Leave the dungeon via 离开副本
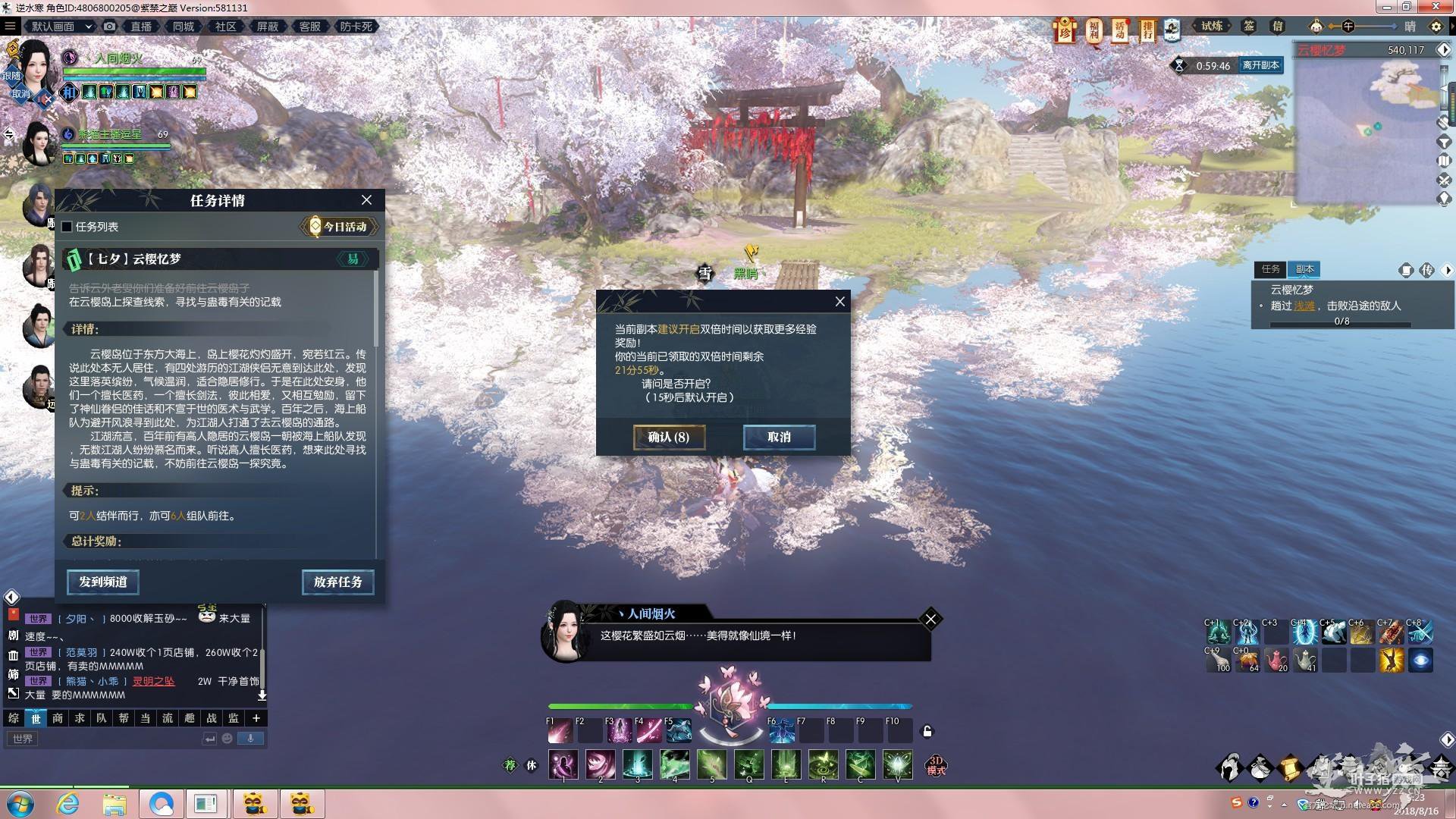 click(1260, 65)
